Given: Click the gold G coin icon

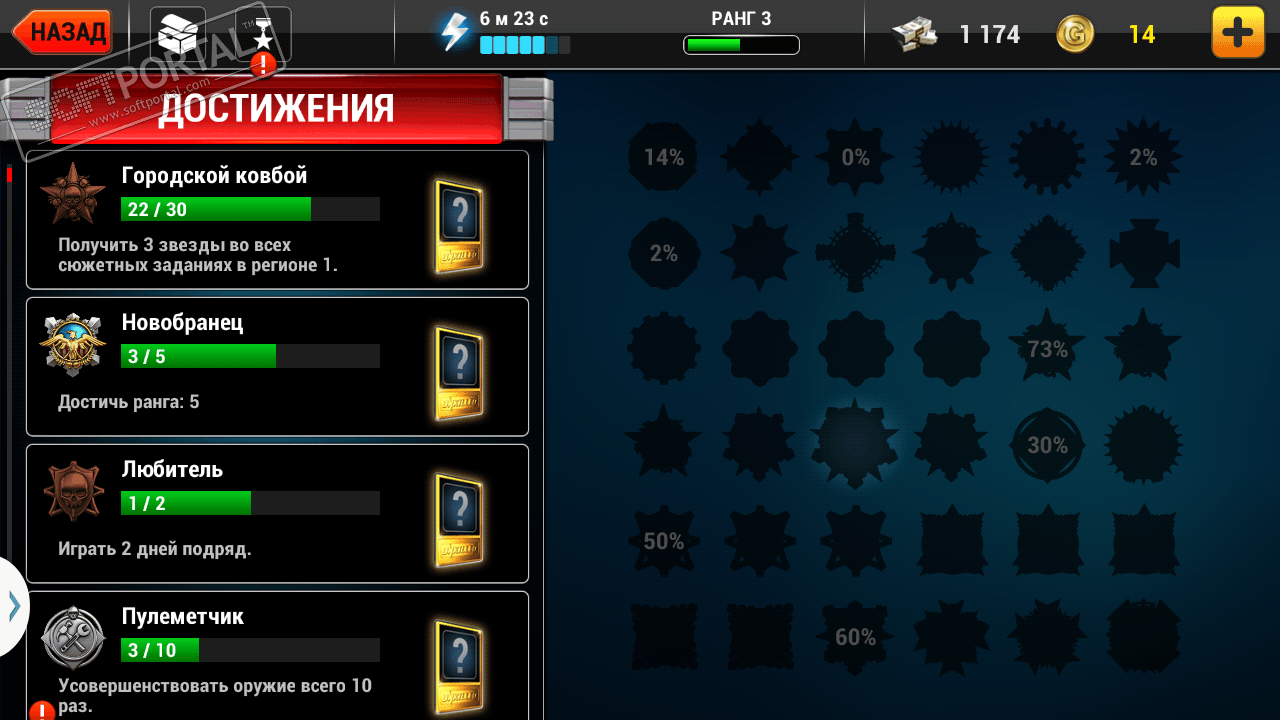Looking at the screenshot, I should coord(1075,34).
